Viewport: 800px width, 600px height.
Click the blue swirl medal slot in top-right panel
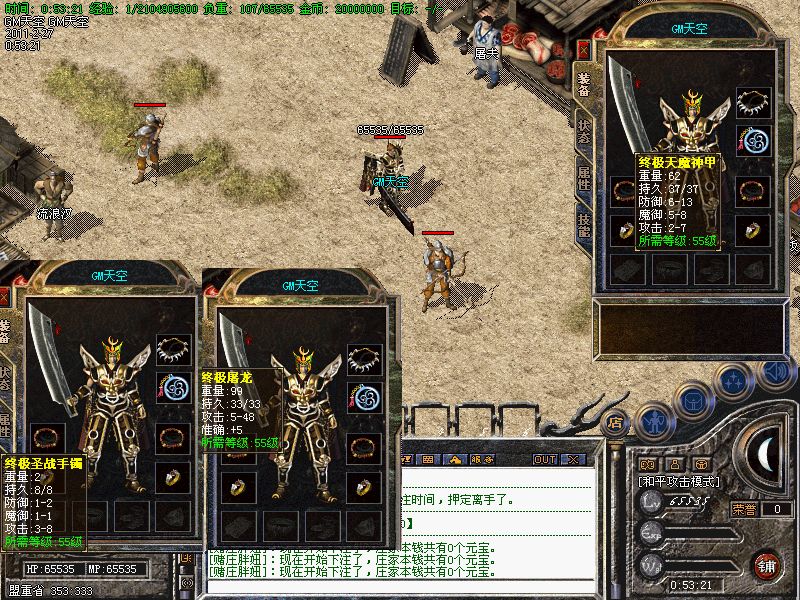(x=753, y=142)
